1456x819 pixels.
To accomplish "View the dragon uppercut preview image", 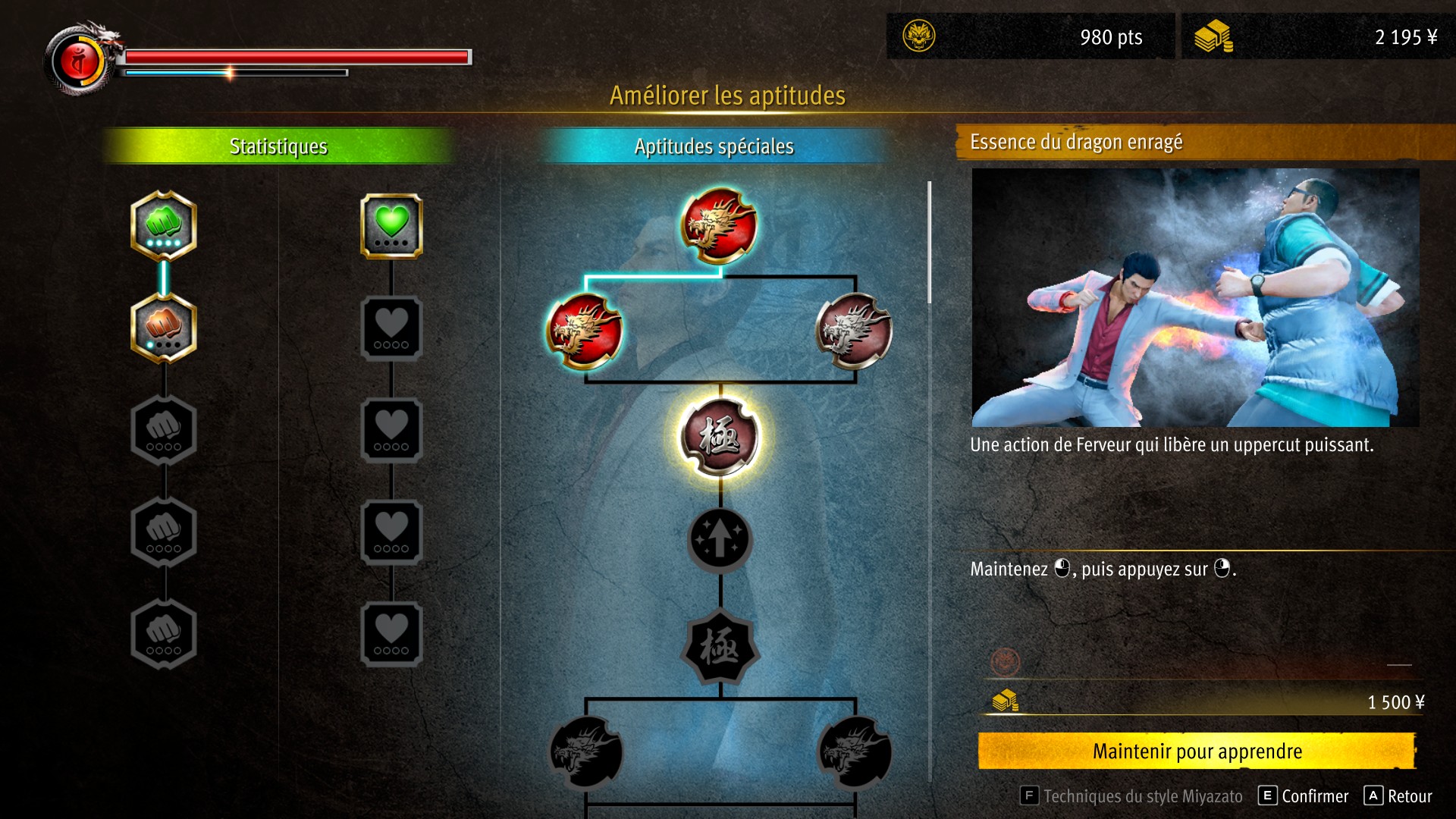I will click(1195, 297).
